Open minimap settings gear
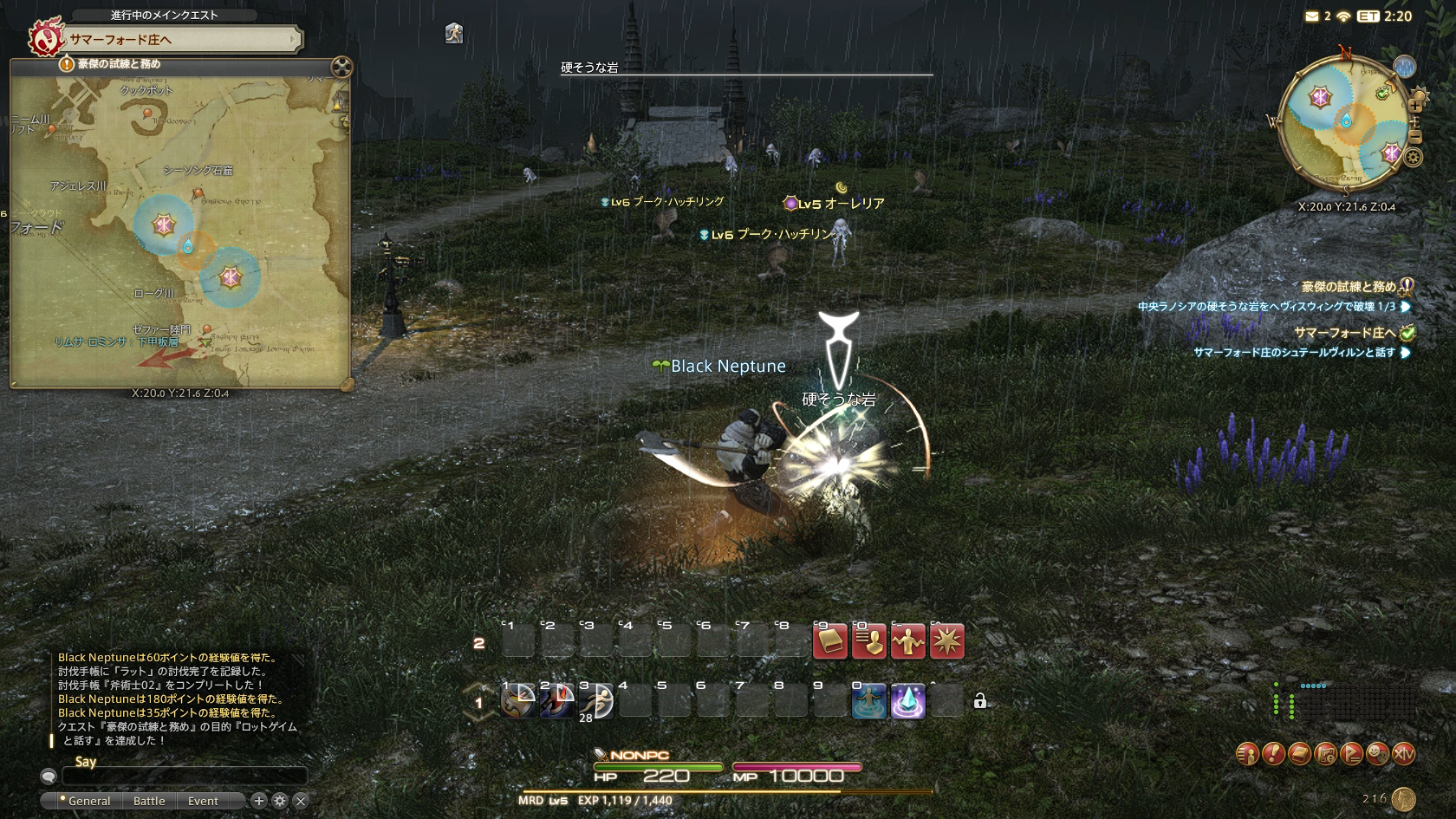The image size is (1456, 819). click(x=1414, y=157)
